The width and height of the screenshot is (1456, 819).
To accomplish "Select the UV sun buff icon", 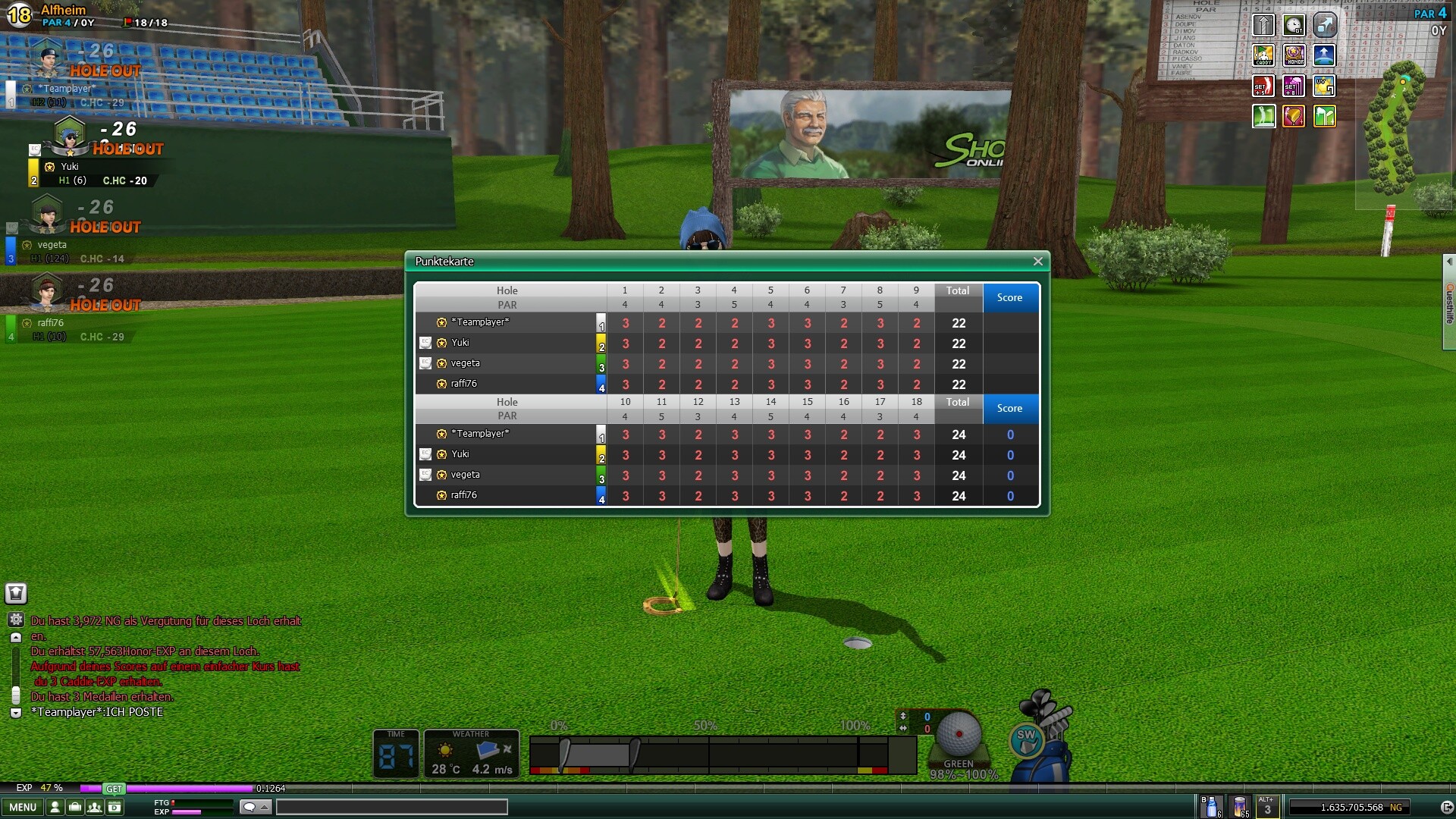I will click(x=1324, y=86).
